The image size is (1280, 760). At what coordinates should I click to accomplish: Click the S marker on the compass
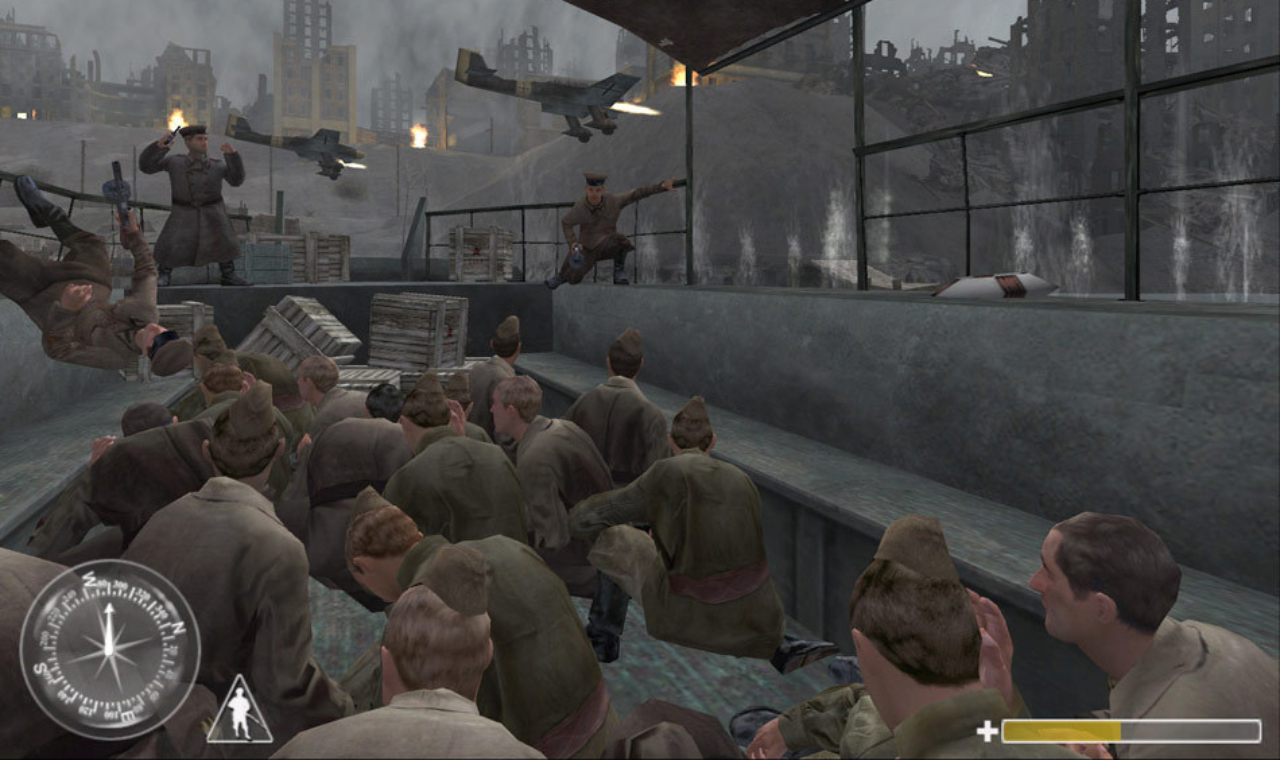coord(41,669)
